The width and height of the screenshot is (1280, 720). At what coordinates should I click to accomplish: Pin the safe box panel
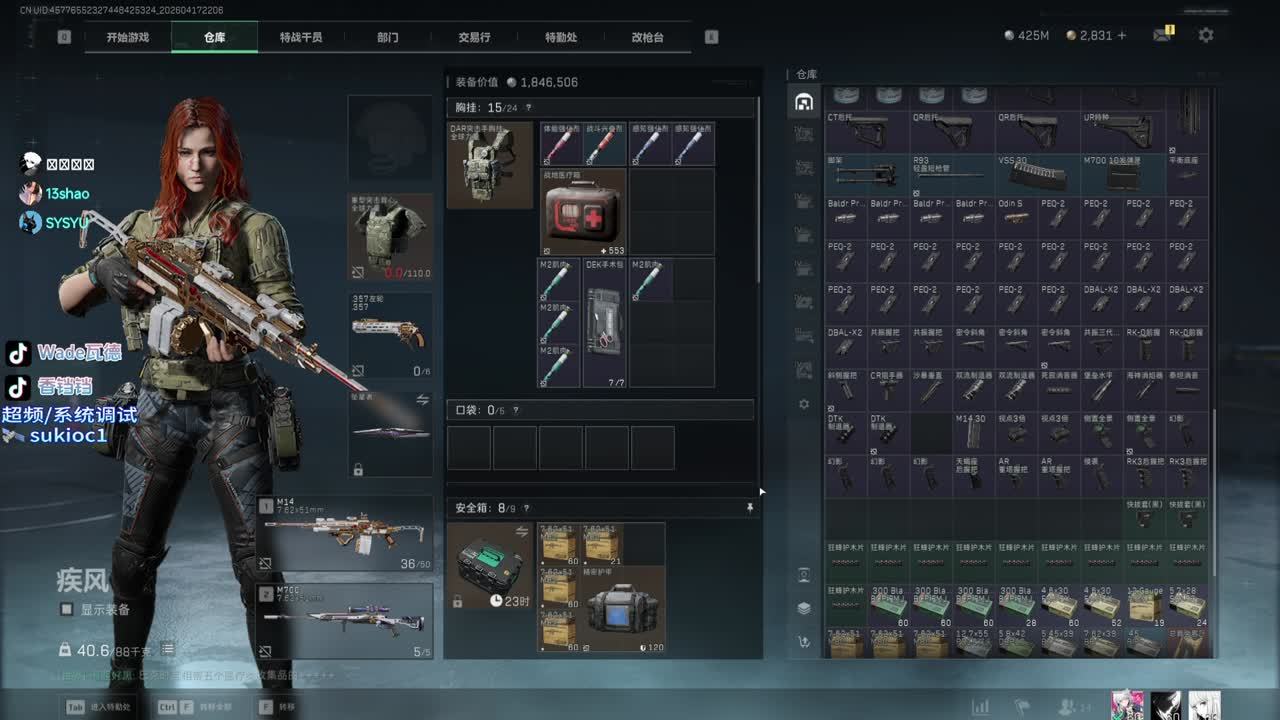pyautogui.click(x=749, y=508)
